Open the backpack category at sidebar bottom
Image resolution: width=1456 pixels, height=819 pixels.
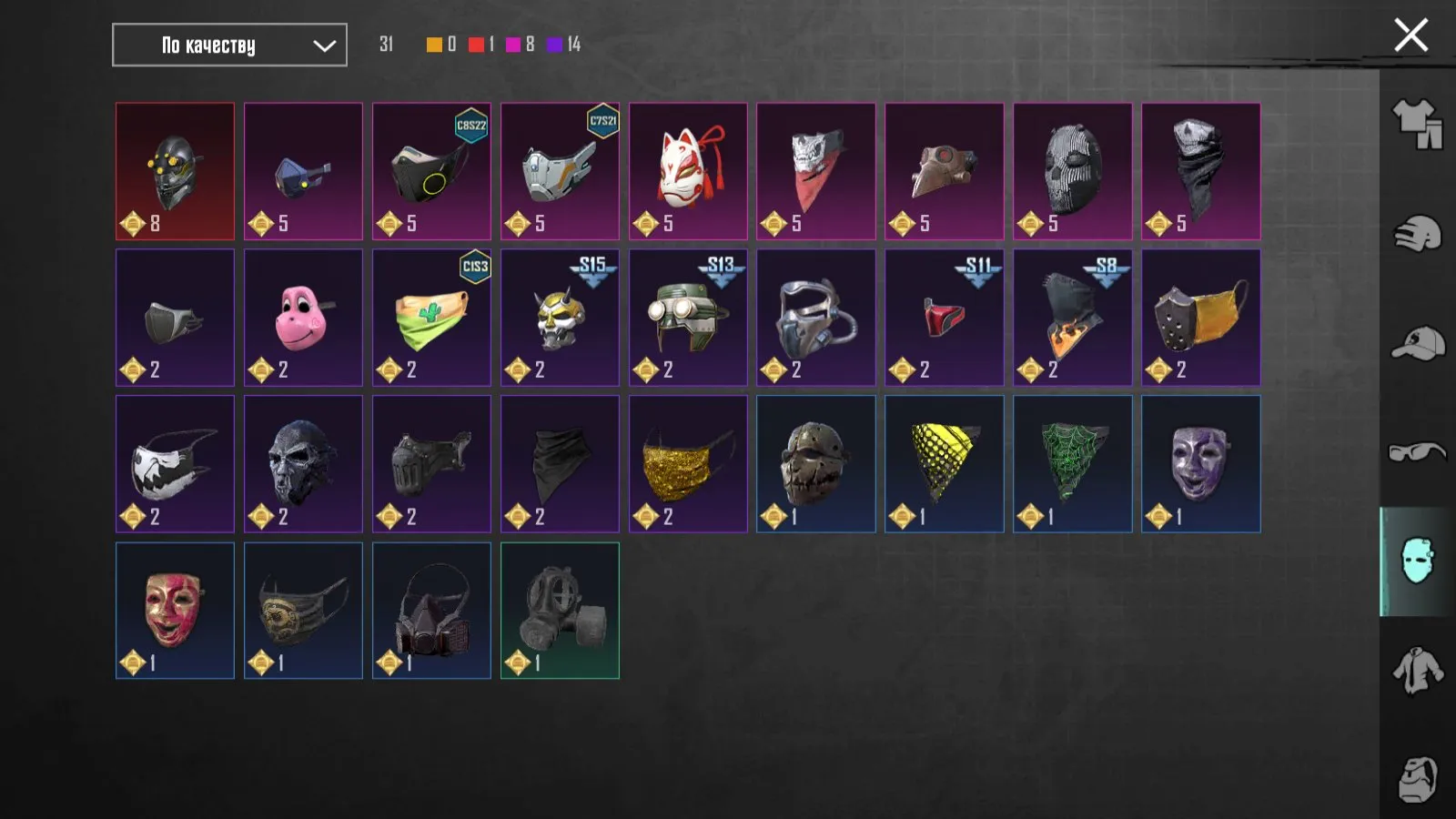[x=1420, y=781]
